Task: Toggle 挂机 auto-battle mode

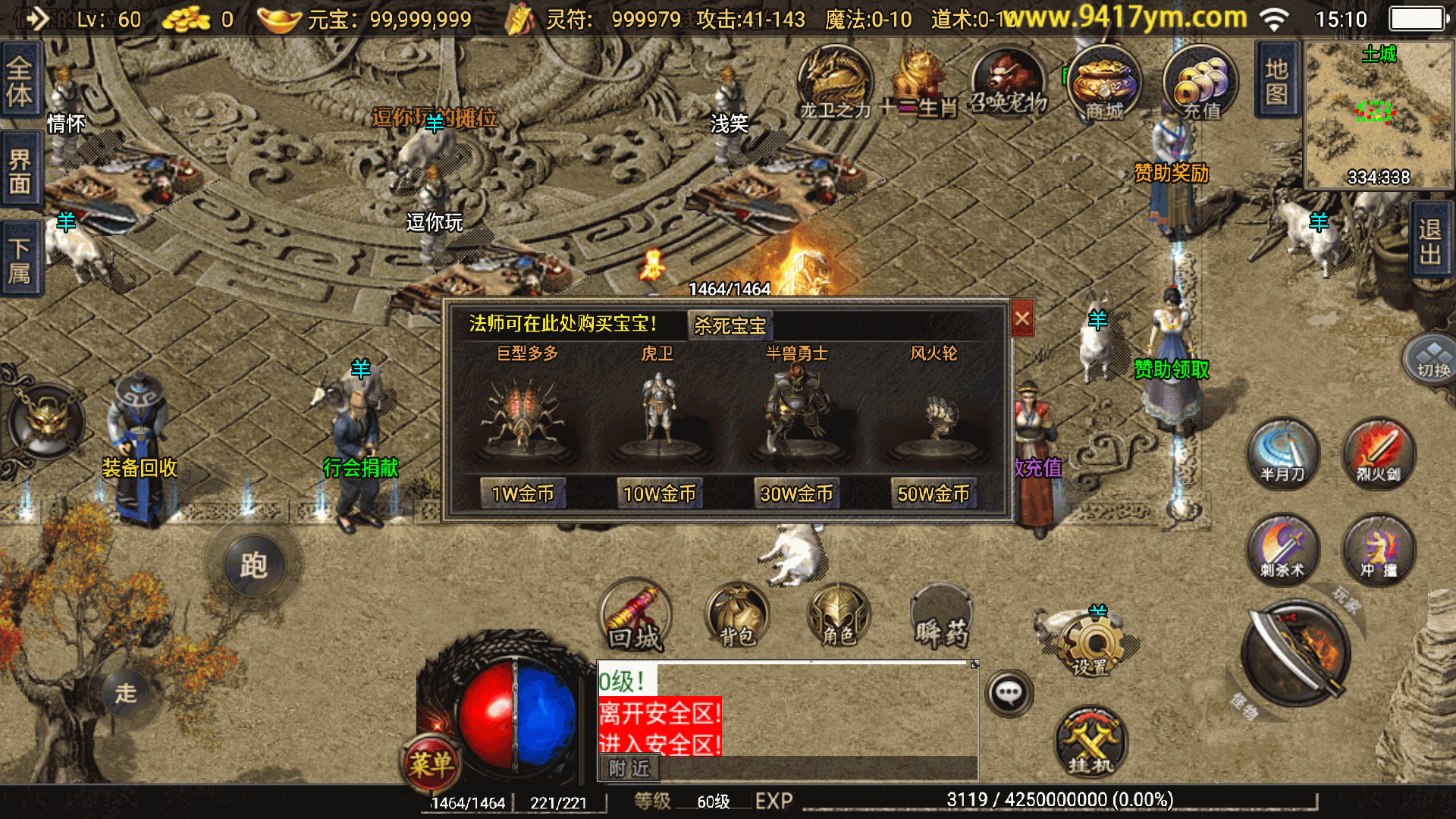Action: point(1090,743)
